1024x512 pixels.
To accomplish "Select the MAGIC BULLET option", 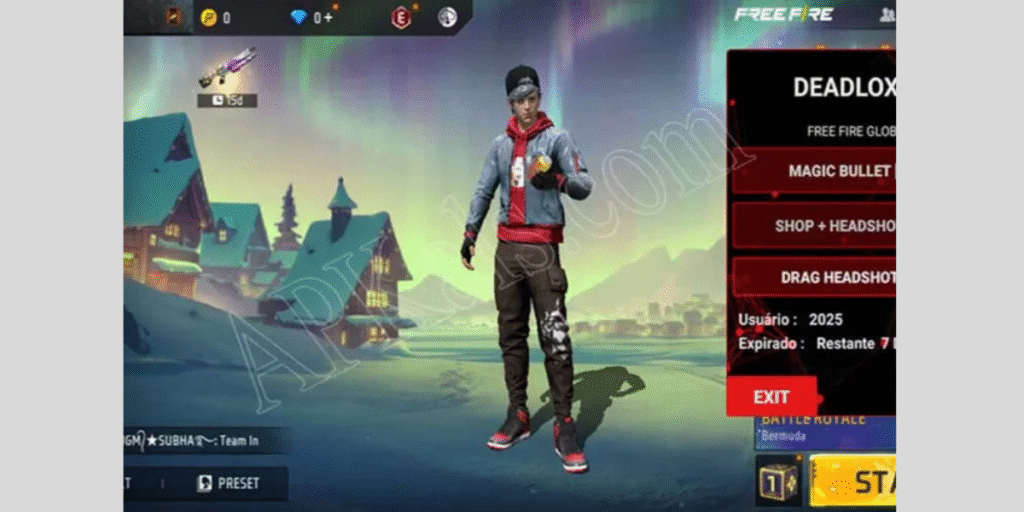I will (814, 171).
